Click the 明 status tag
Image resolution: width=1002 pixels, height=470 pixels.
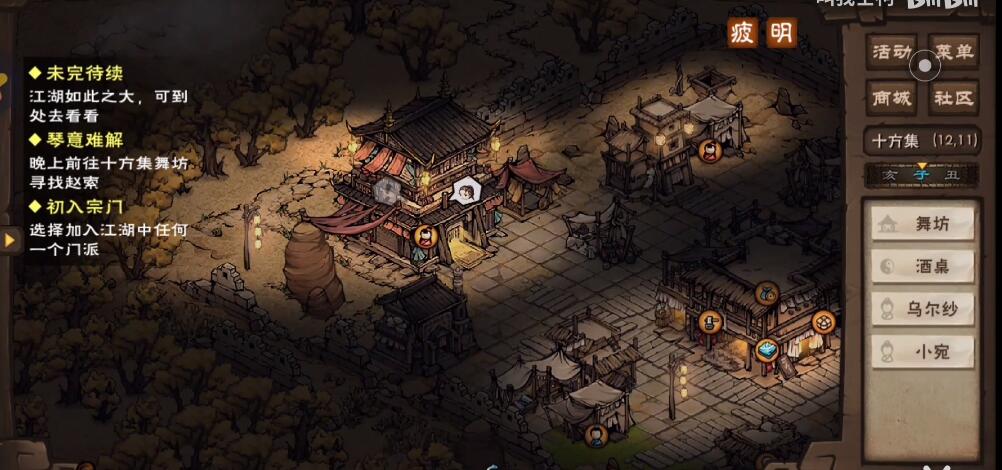point(781,33)
